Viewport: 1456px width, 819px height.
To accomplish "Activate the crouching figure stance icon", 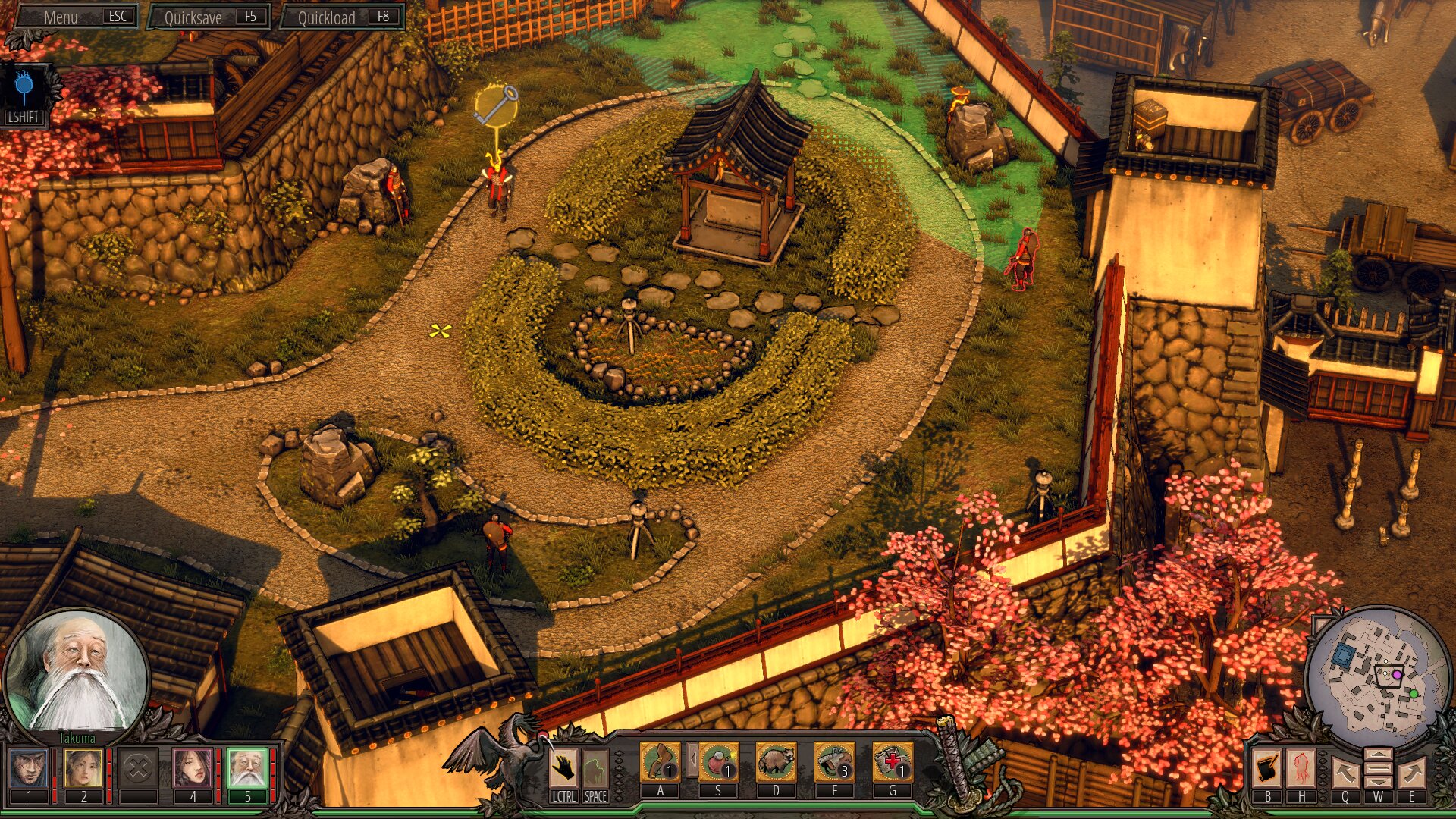I will [x=595, y=769].
